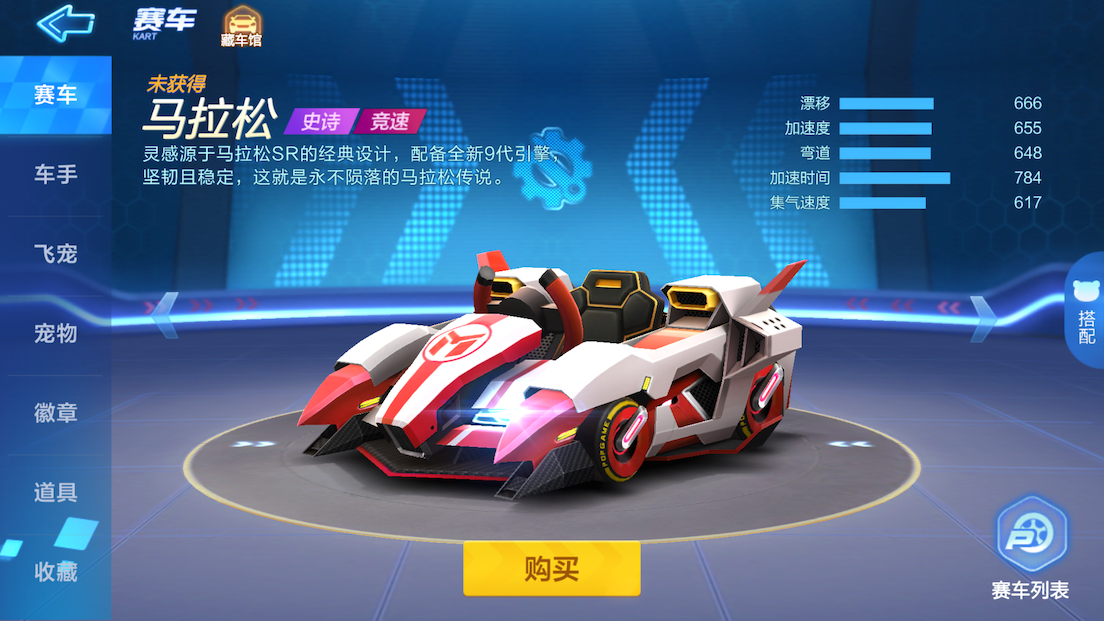Open the 赛车列表 kart list
The height and width of the screenshot is (621, 1104).
(1030, 550)
